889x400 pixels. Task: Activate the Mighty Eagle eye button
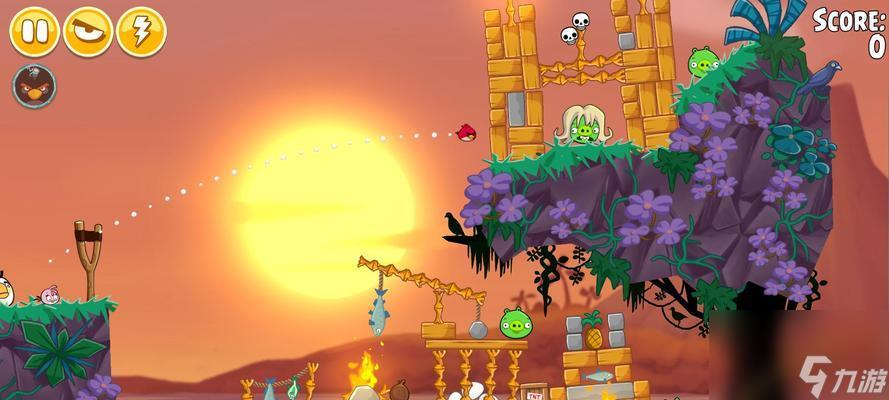pos(88,31)
